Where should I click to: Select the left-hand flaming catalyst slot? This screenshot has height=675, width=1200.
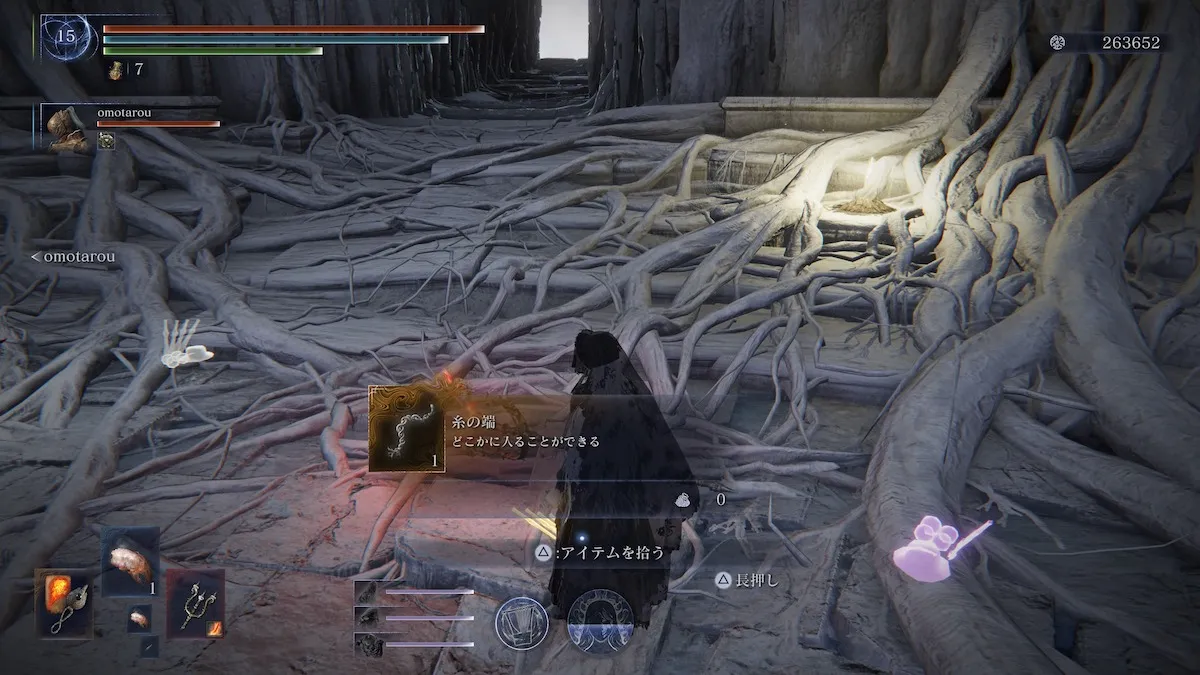[x=65, y=603]
